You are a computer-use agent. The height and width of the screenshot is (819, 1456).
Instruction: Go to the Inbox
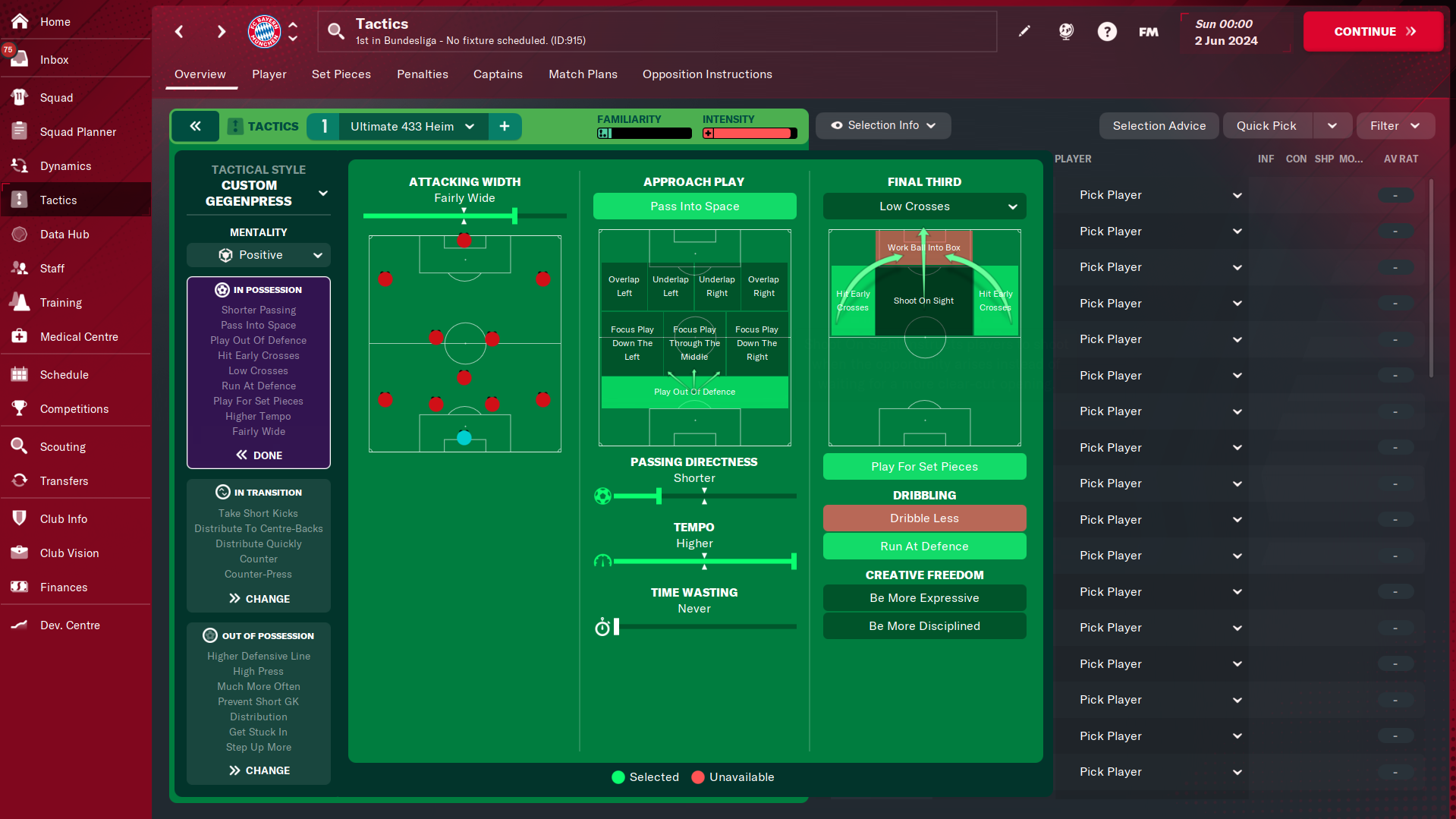(54, 60)
